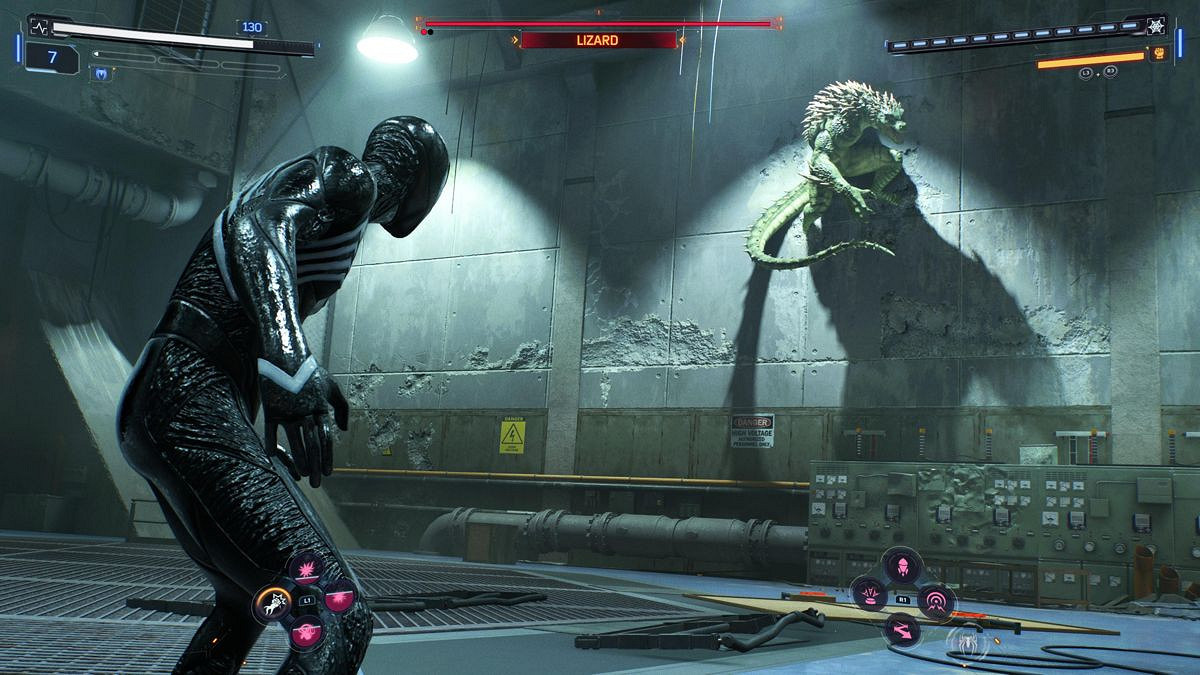
Task: Click the blue mask icon under the focus bar
Action: [101, 73]
